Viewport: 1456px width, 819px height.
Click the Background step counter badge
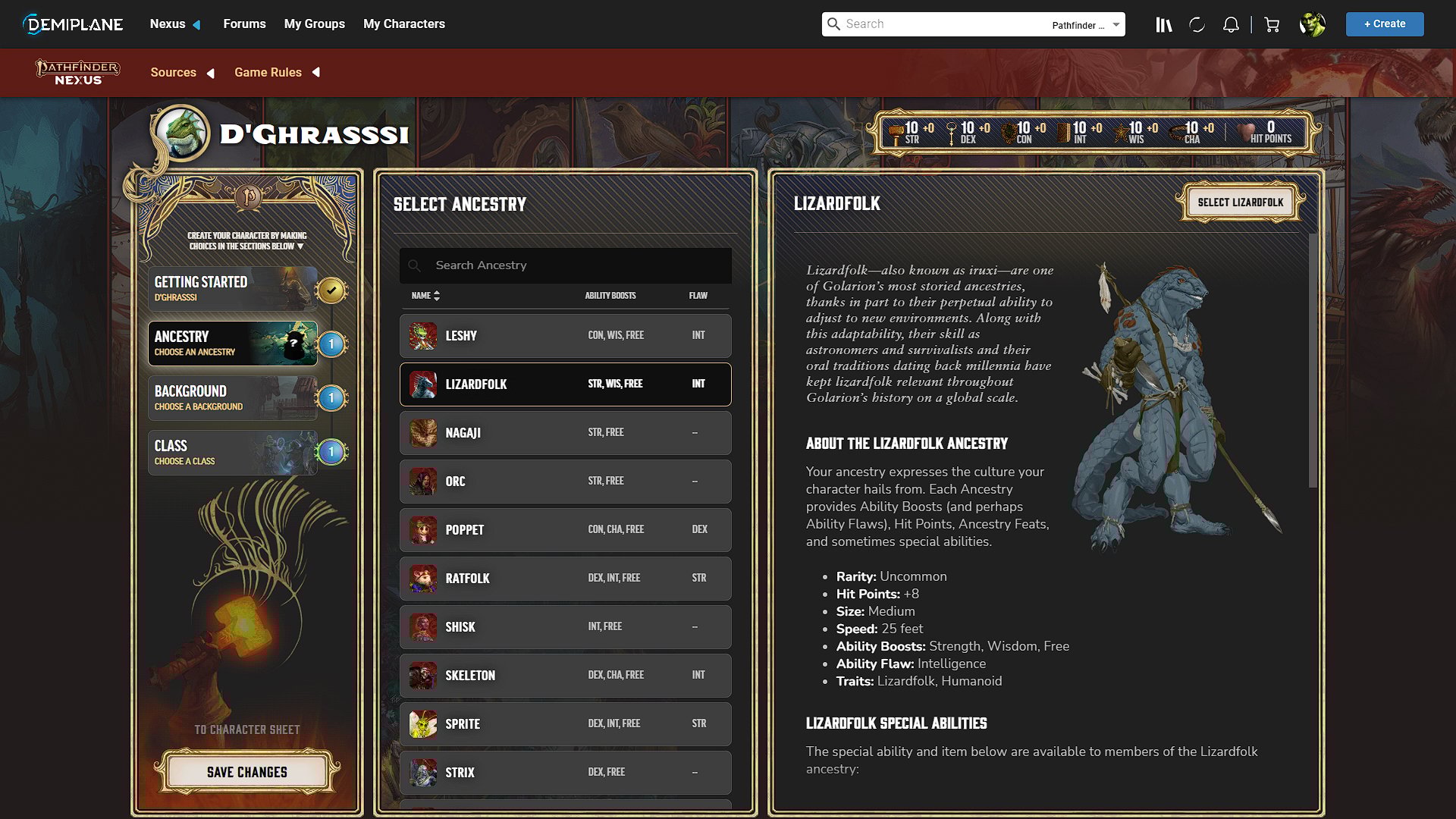[331, 397]
